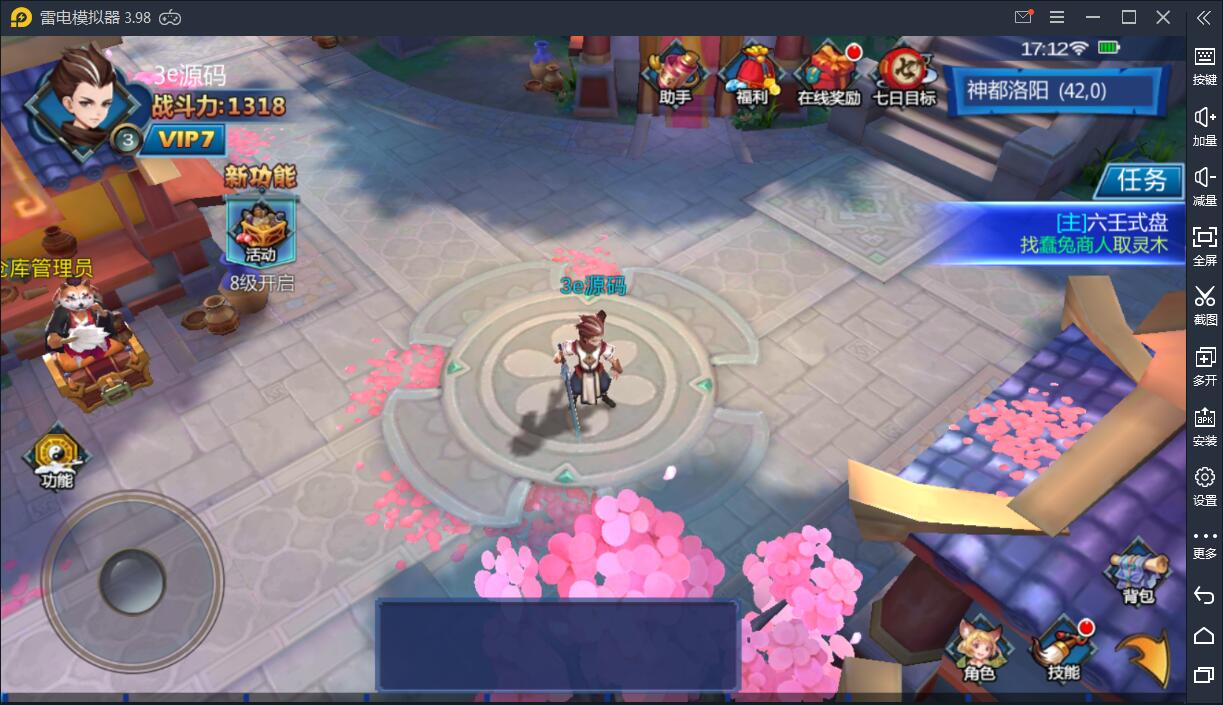Take a screenshot with emulator 截图 button
Image resolution: width=1223 pixels, height=705 pixels.
click(x=1204, y=304)
